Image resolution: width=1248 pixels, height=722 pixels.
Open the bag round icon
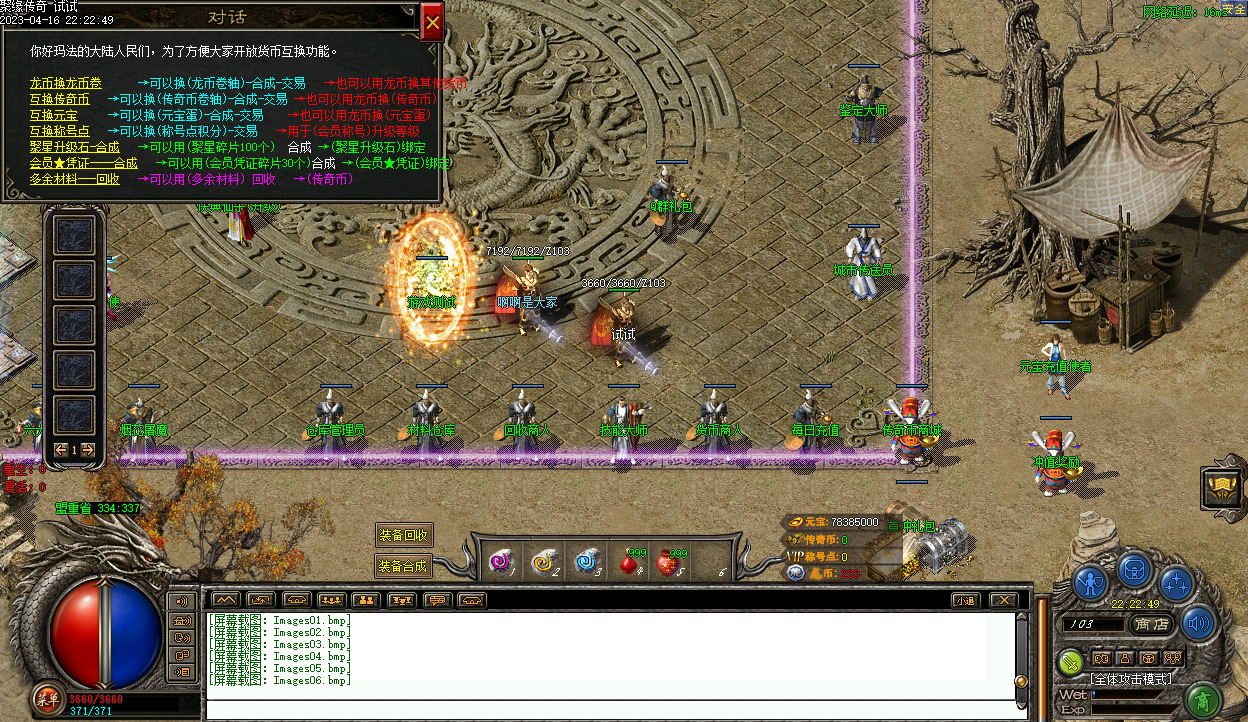tap(1134, 569)
